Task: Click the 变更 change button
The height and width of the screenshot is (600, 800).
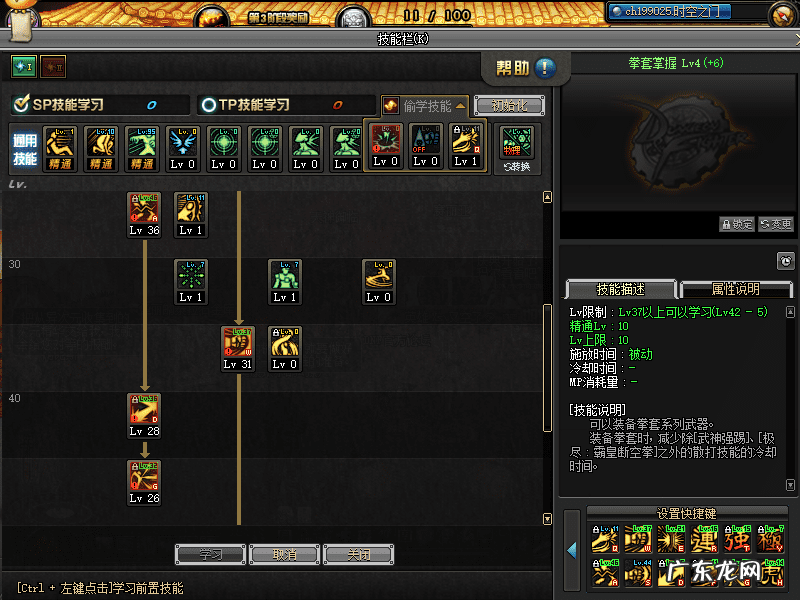Action: tap(776, 225)
